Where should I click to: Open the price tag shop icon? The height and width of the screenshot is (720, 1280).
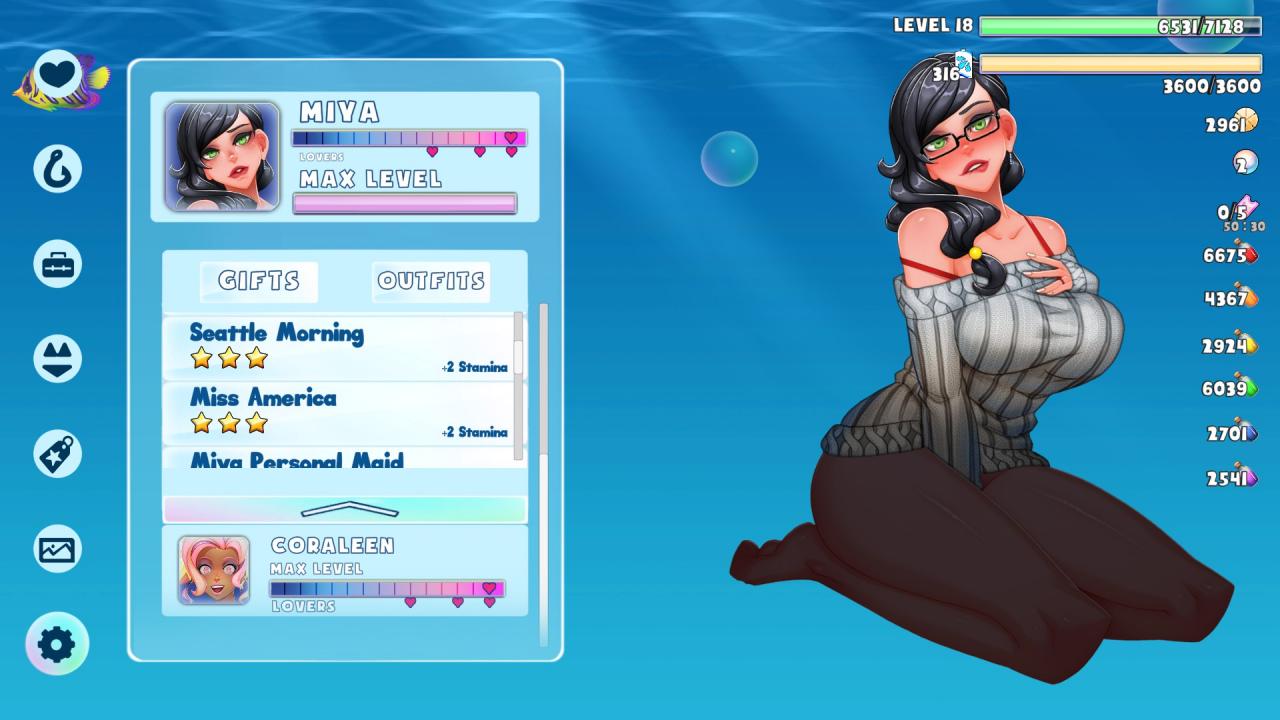[x=57, y=454]
